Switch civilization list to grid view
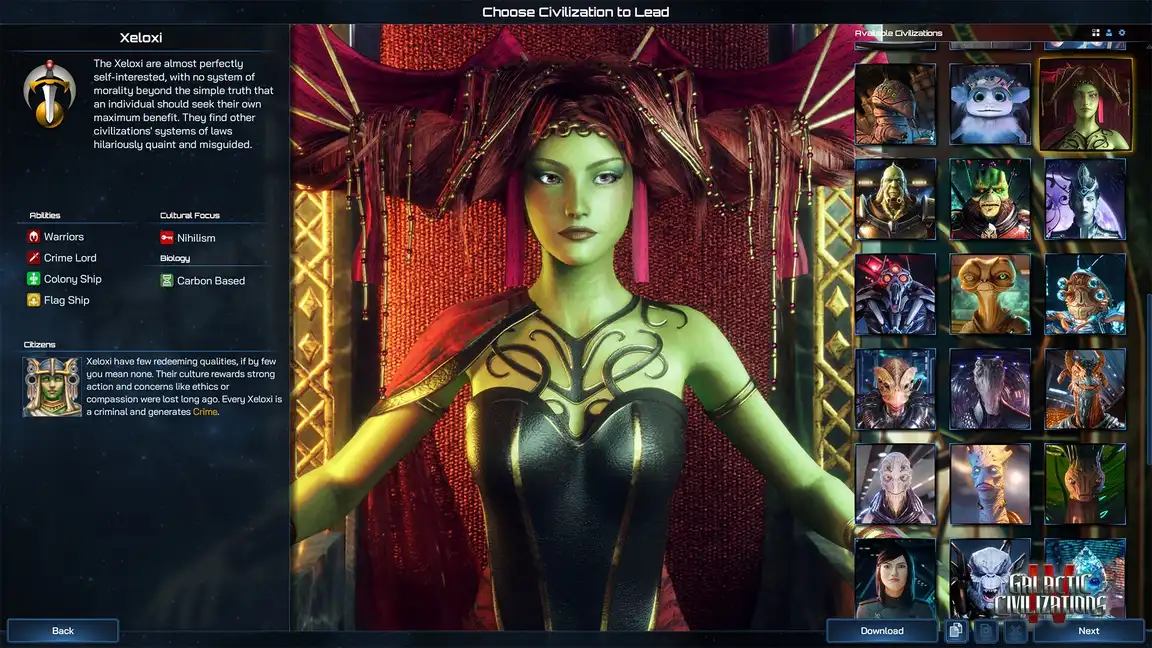The width and height of the screenshot is (1152, 648). [1096, 33]
